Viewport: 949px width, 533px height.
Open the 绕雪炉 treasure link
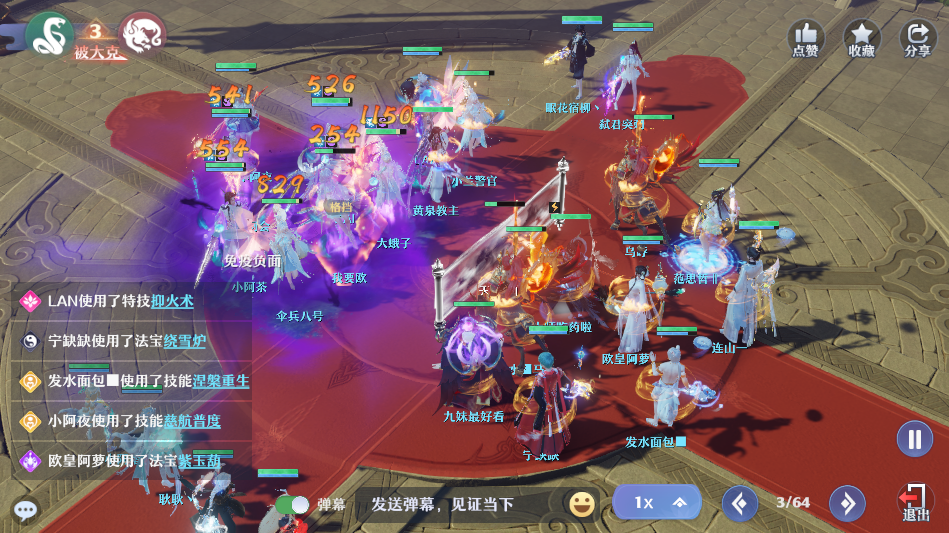(185, 341)
